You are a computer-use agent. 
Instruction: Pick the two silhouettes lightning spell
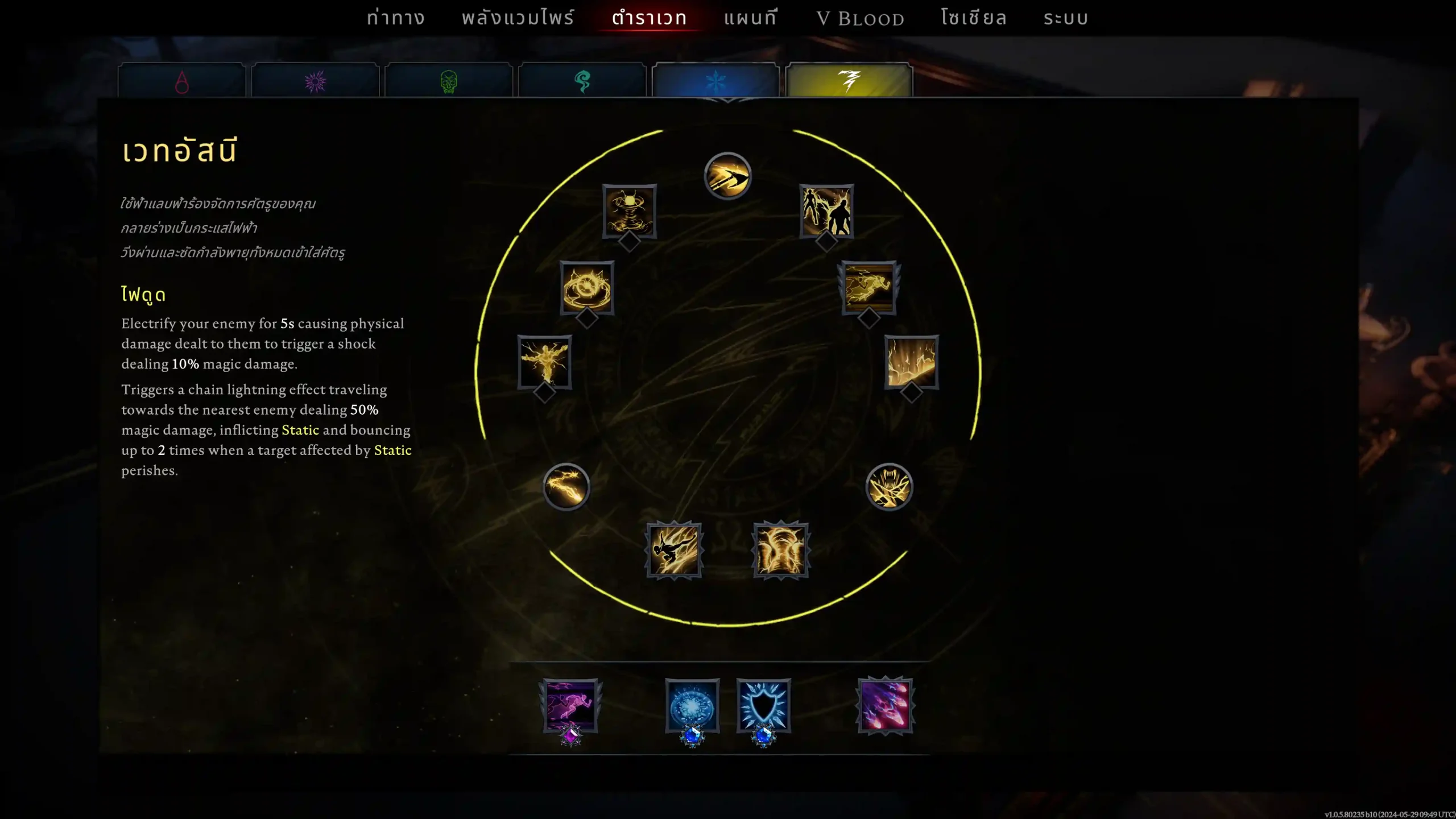tap(826, 210)
